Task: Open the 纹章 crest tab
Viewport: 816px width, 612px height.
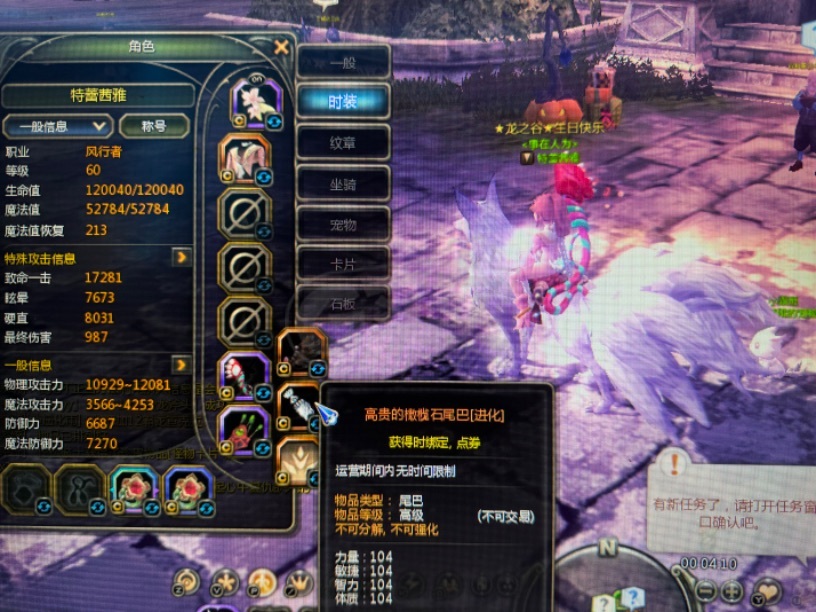Action: pos(343,143)
